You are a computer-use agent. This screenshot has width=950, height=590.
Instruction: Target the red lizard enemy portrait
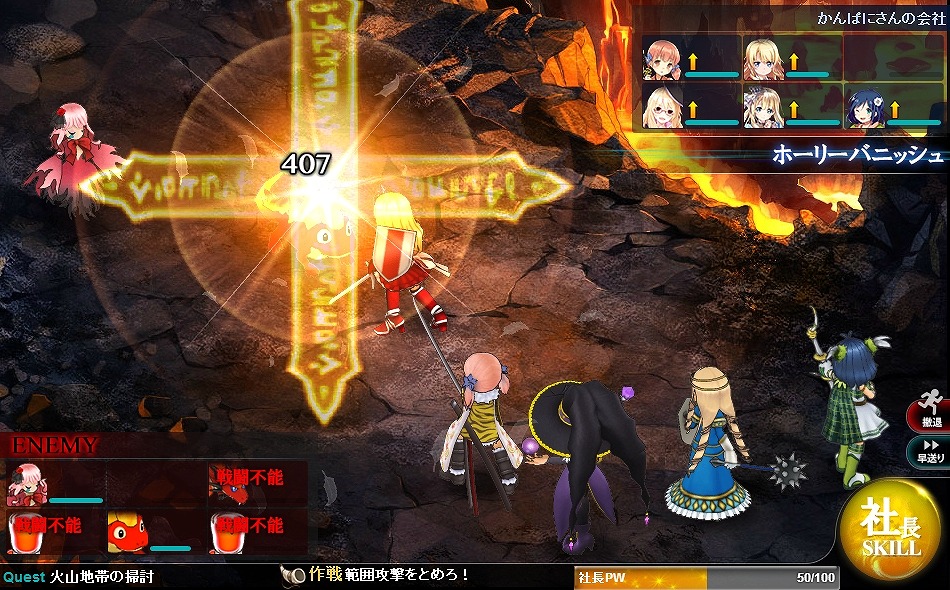128,531
